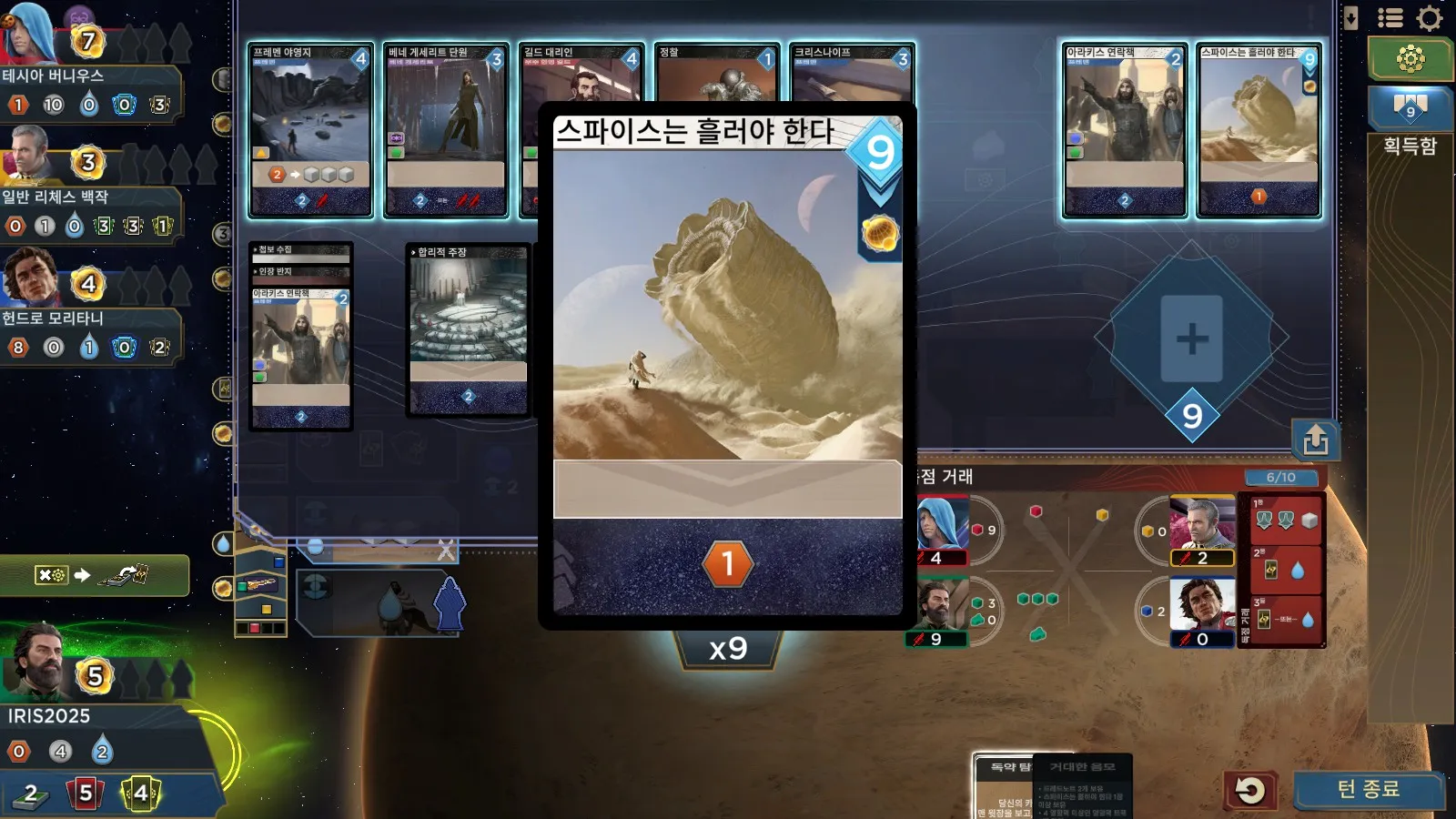Open the 획득함 acquired cards panel

tap(1410, 146)
